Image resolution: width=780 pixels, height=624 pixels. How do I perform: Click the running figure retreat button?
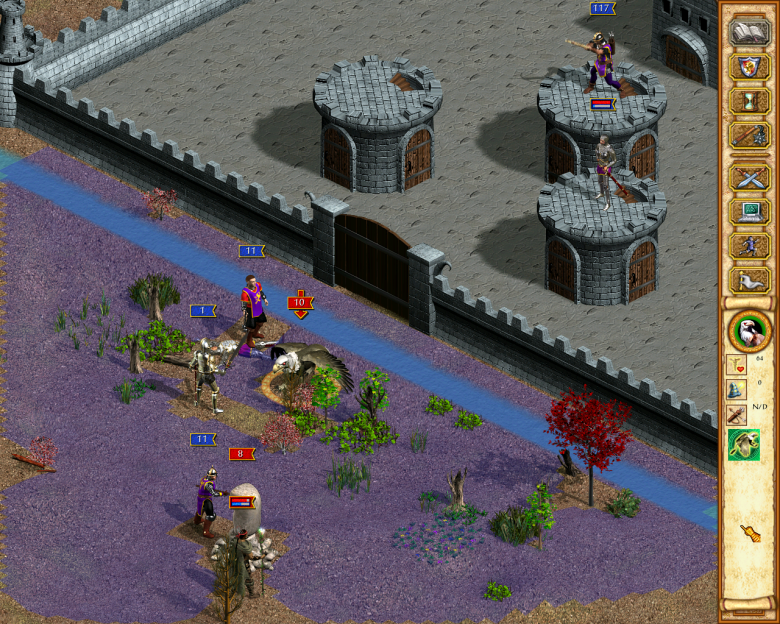click(x=748, y=246)
